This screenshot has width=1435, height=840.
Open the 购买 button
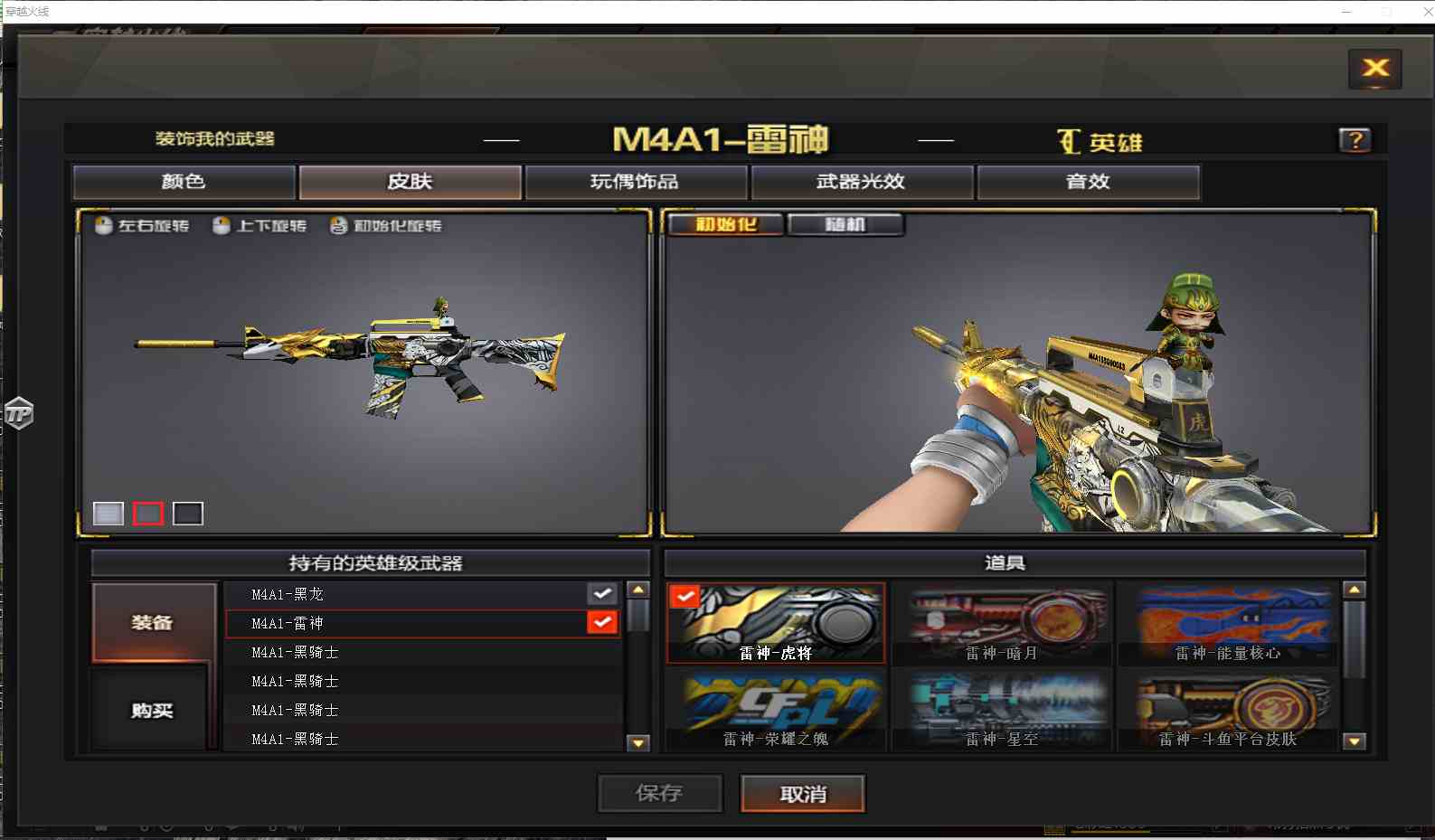click(153, 711)
